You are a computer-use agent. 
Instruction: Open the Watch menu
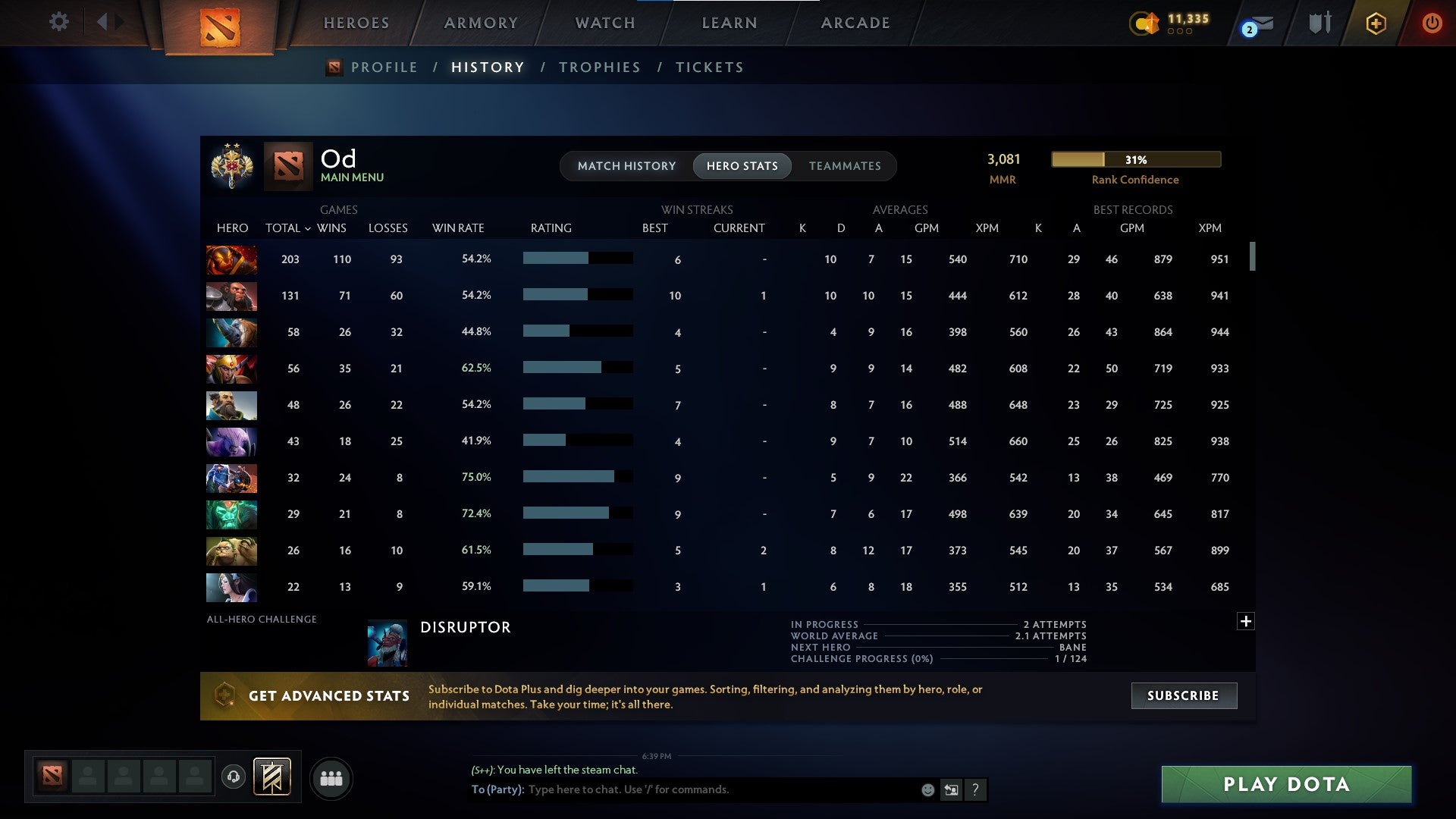[604, 22]
